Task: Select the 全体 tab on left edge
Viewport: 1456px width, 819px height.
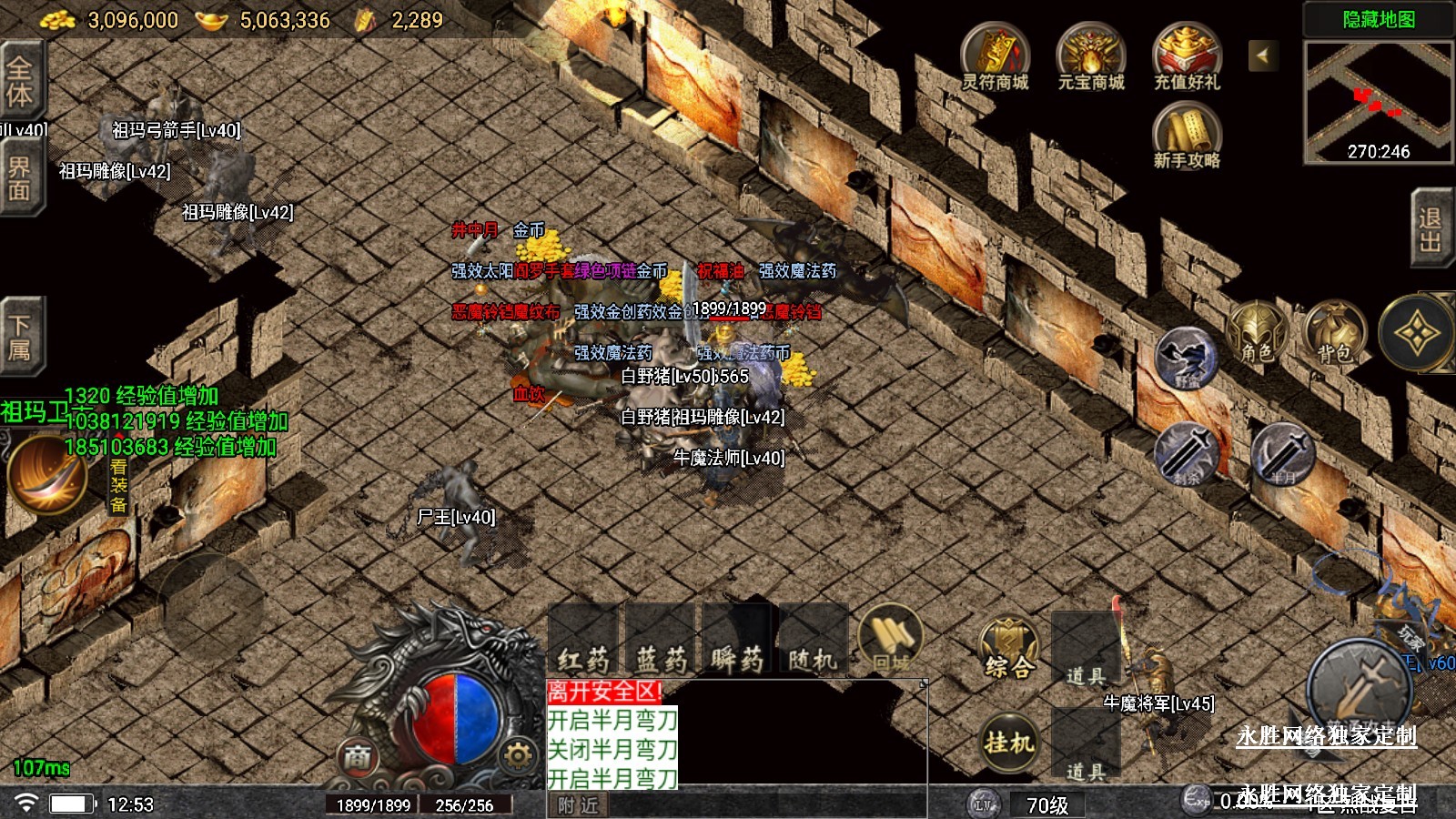Action: pos(20,80)
